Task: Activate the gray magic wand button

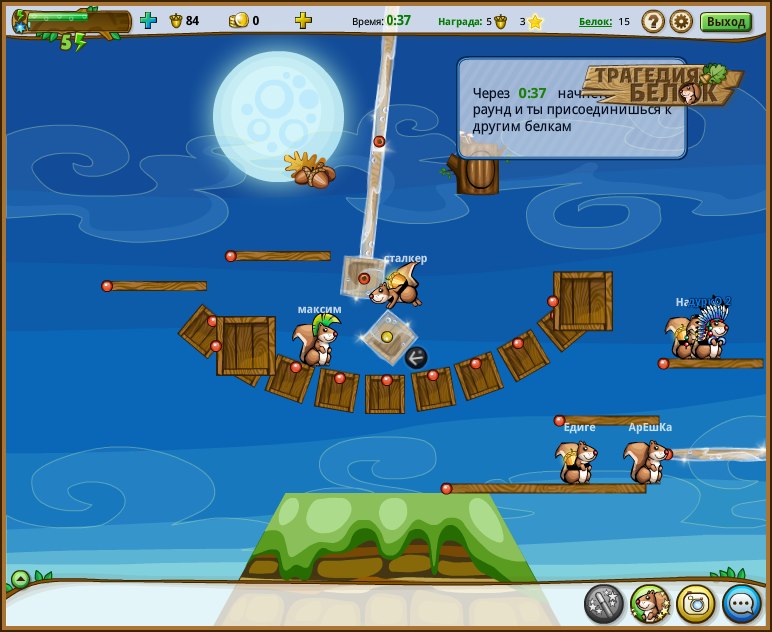Action: point(604,603)
